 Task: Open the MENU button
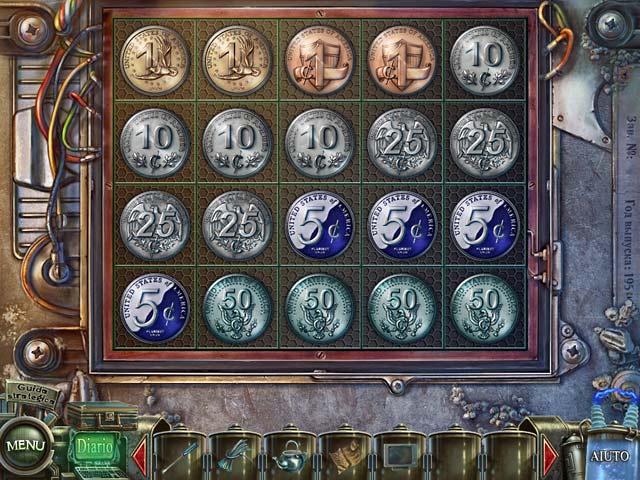26,445
